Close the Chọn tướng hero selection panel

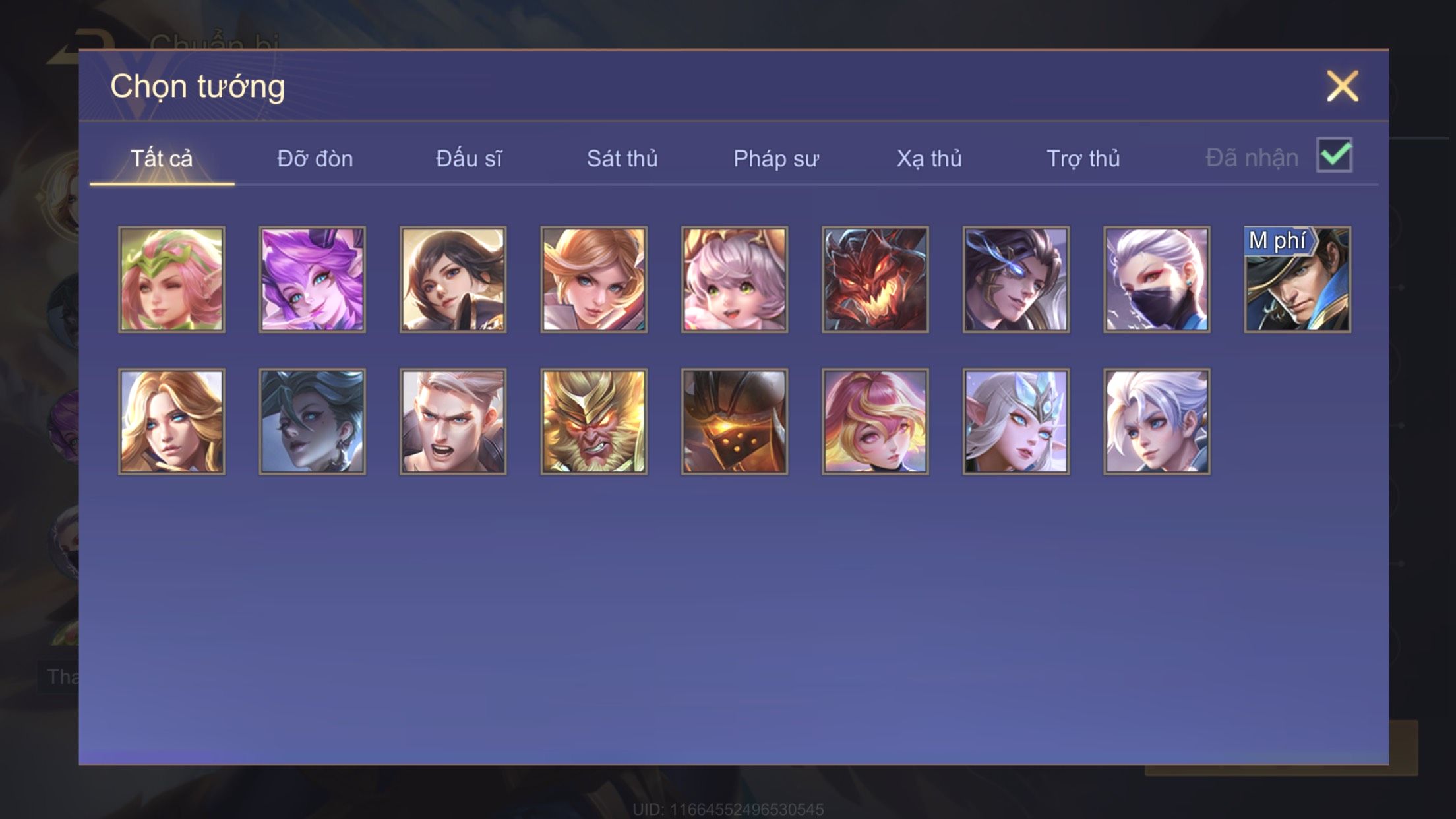pos(1342,86)
